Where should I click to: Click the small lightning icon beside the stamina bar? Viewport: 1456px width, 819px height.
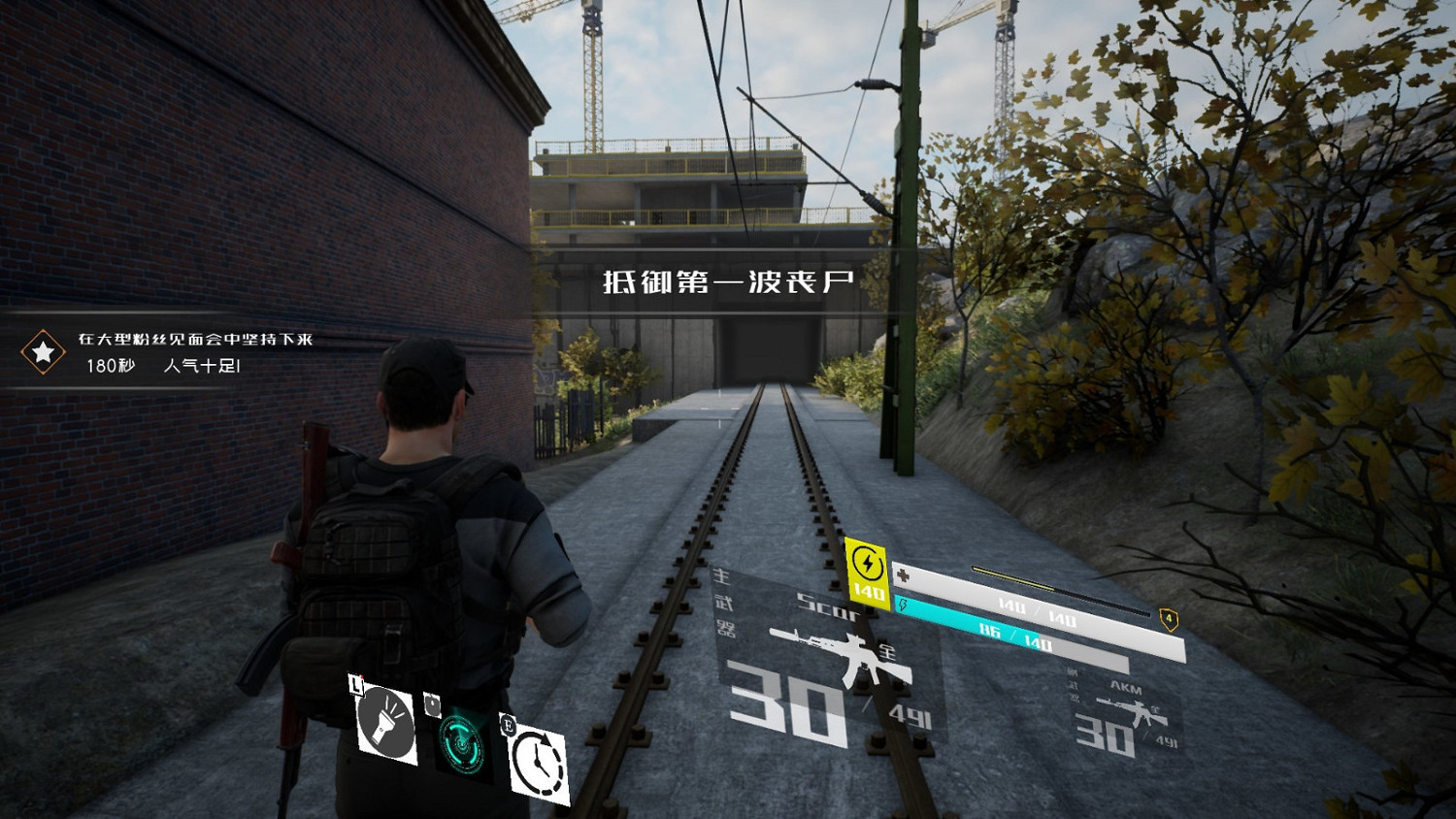pyautogui.click(x=903, y=605)
